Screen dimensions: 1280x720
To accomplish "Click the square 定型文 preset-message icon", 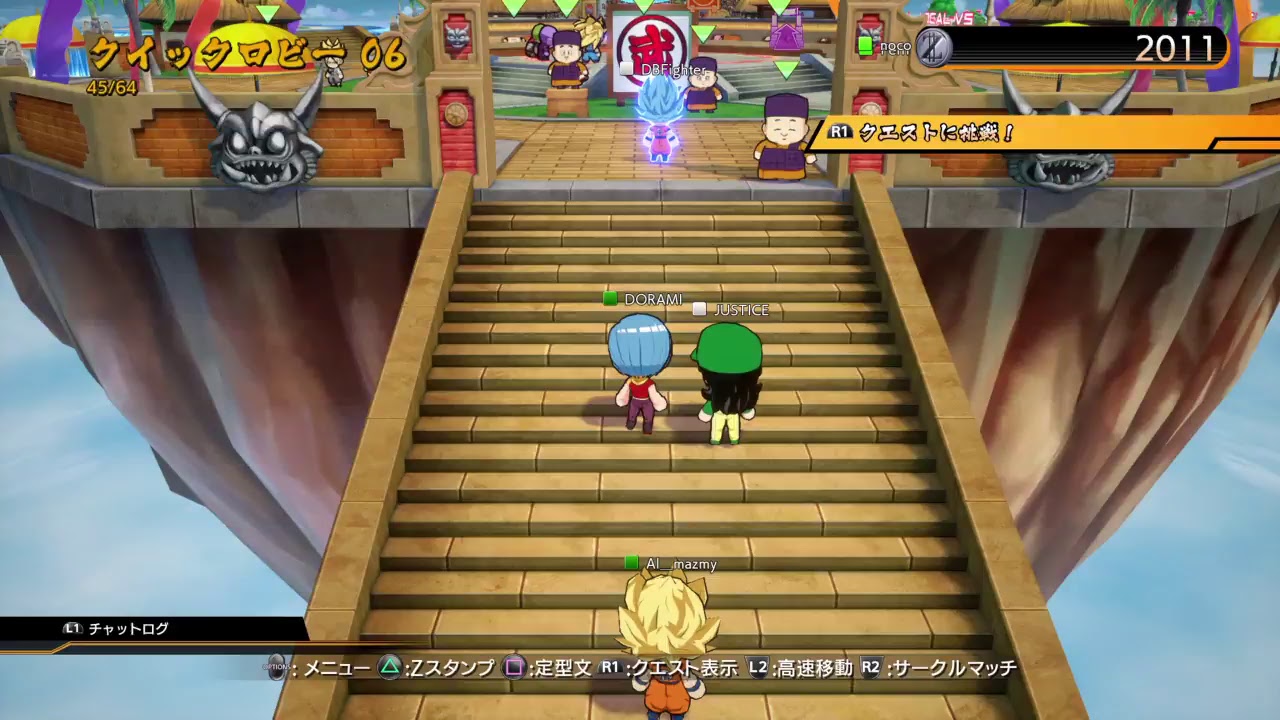I will pyautogui.click(x=513, y=668).
